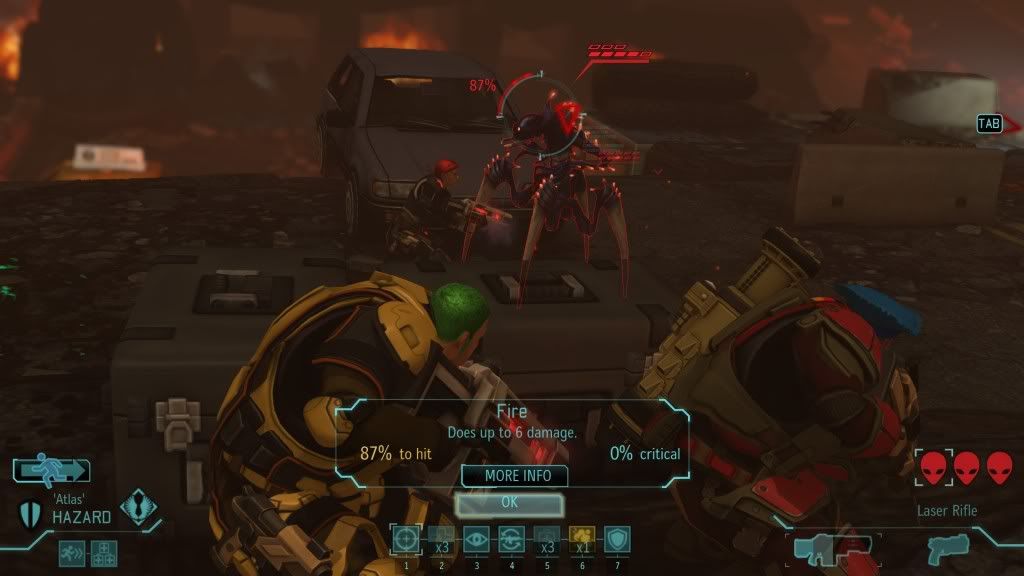Open MORE INFO on the shot
This screenshot has width=1024, height=576.
pos(514,476)
